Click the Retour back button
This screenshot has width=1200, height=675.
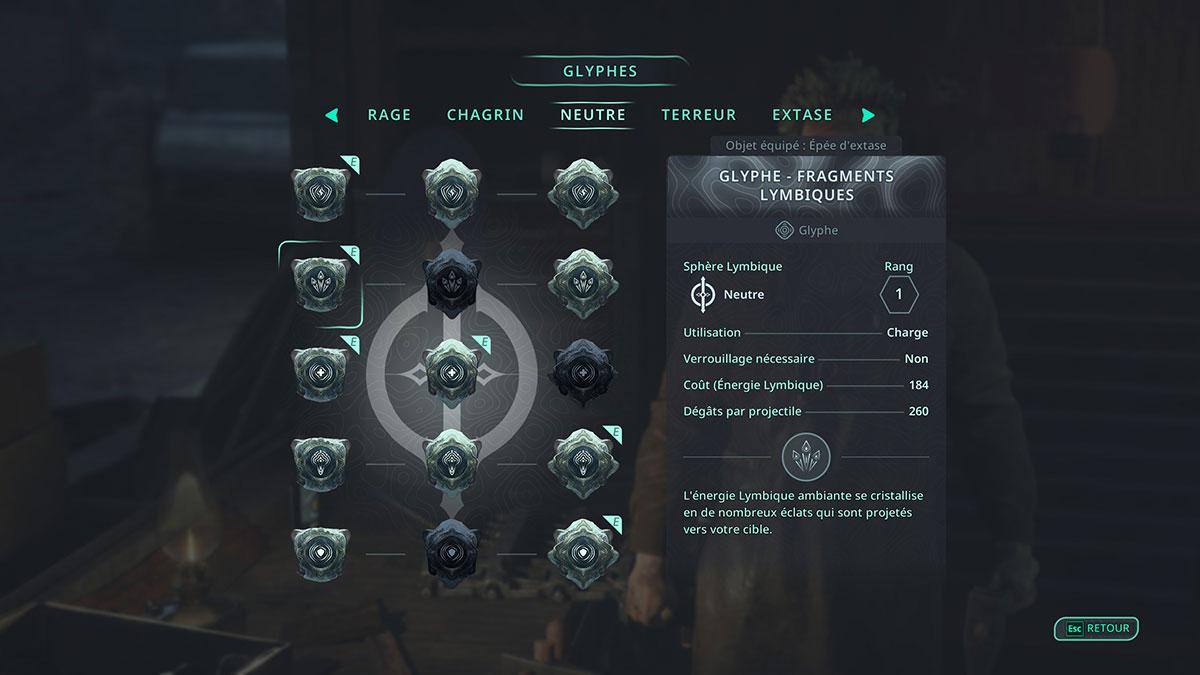[1097, 629]
